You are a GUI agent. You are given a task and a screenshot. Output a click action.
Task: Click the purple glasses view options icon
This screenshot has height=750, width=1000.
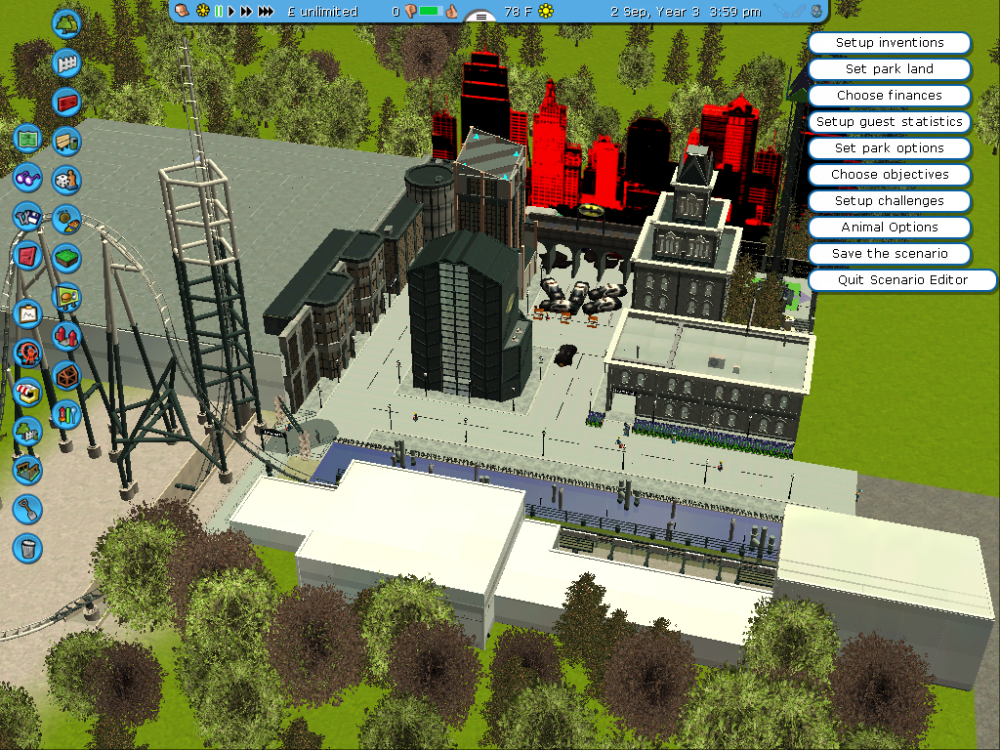click(x=27, y=179)
